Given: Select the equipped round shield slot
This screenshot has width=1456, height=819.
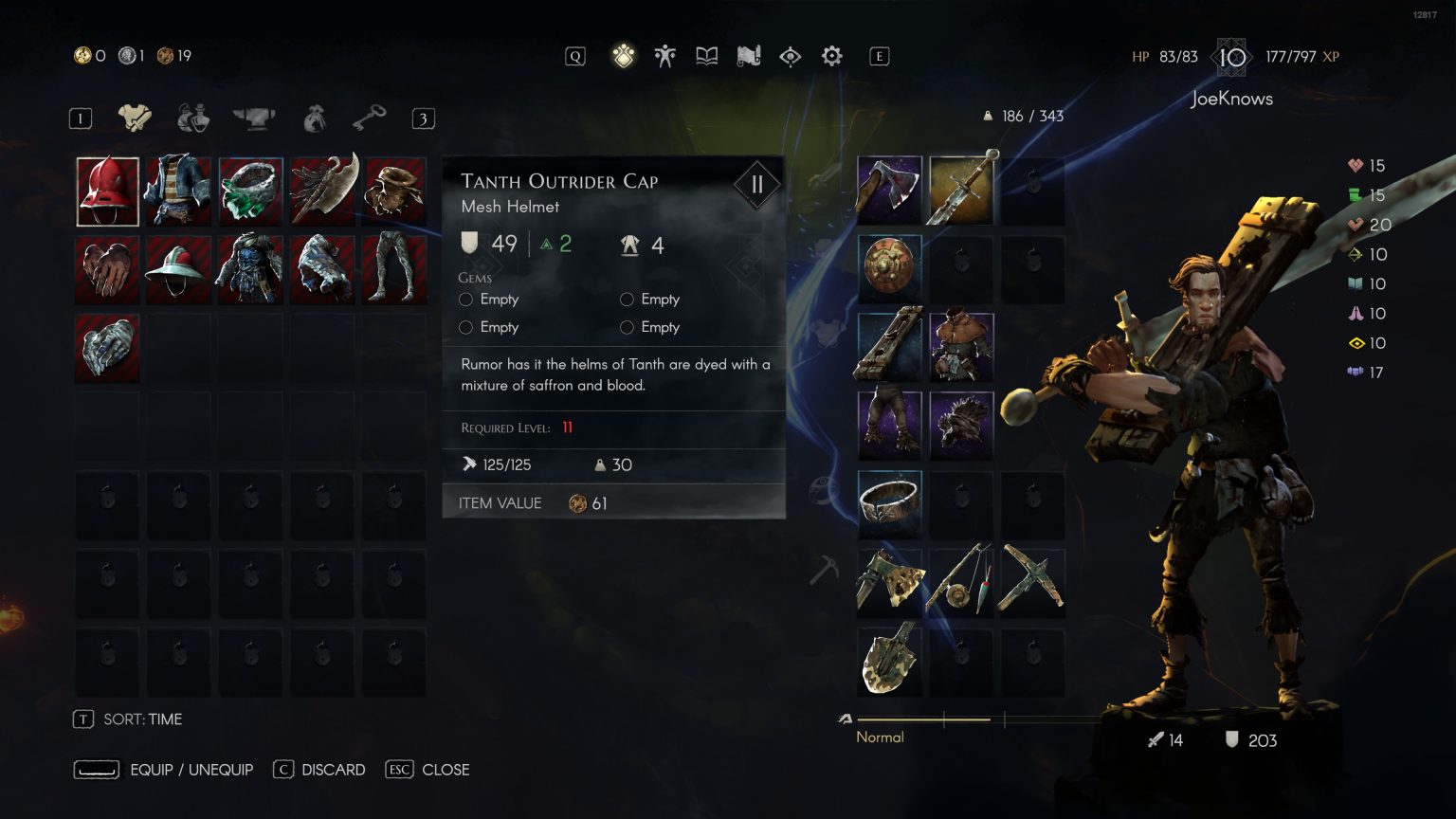Looking at the screenshot, I should coord(889,267).
